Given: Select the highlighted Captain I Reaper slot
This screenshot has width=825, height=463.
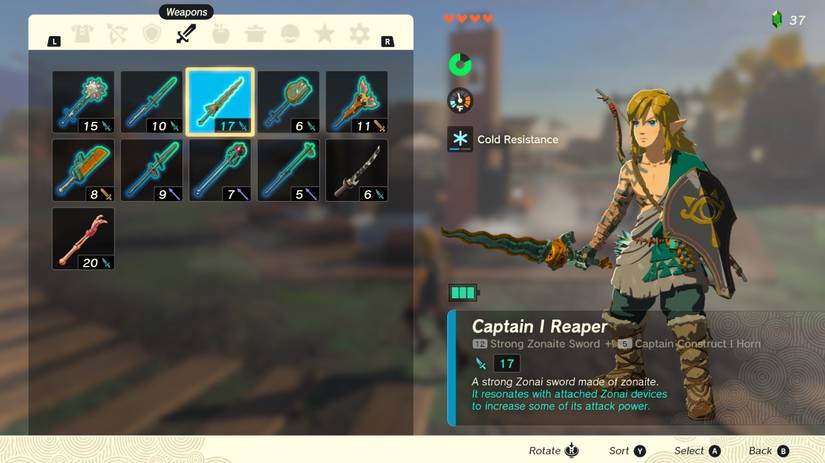Looking at the screenshot, I should tap(220, 102).
